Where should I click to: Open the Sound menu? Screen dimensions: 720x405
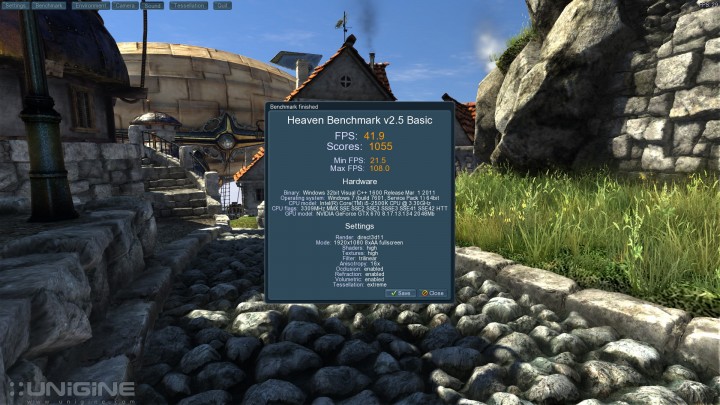152,5
